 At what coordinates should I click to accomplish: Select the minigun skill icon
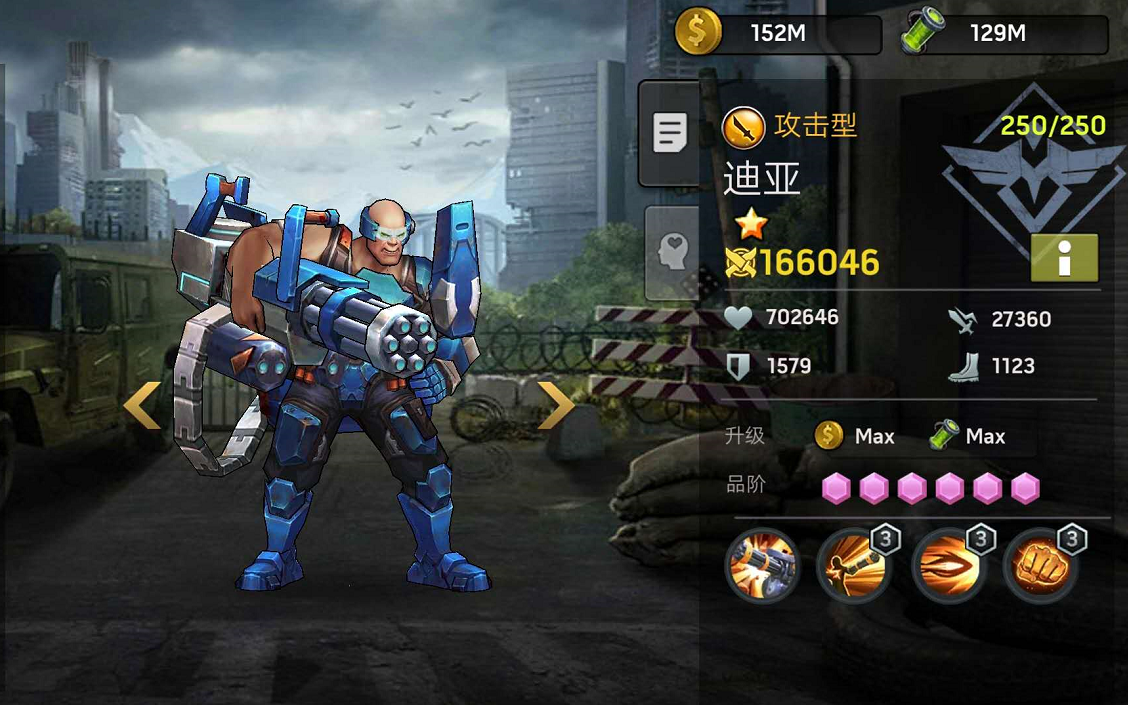click(x=762, y=565)
